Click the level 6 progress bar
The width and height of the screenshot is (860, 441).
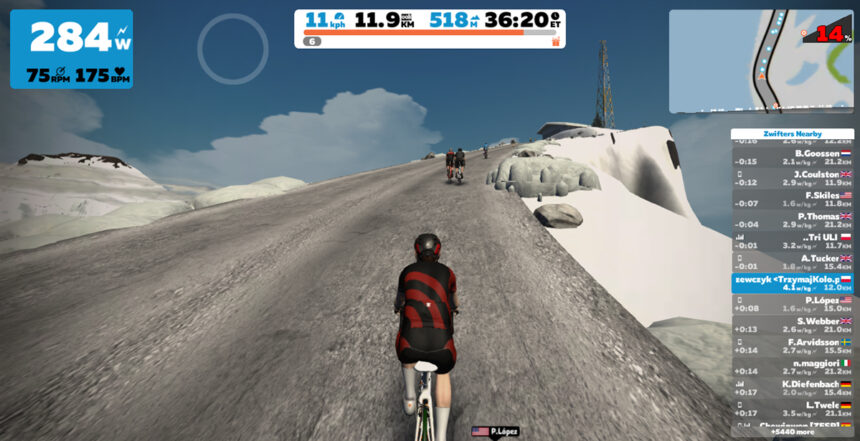tap(430, 42)
